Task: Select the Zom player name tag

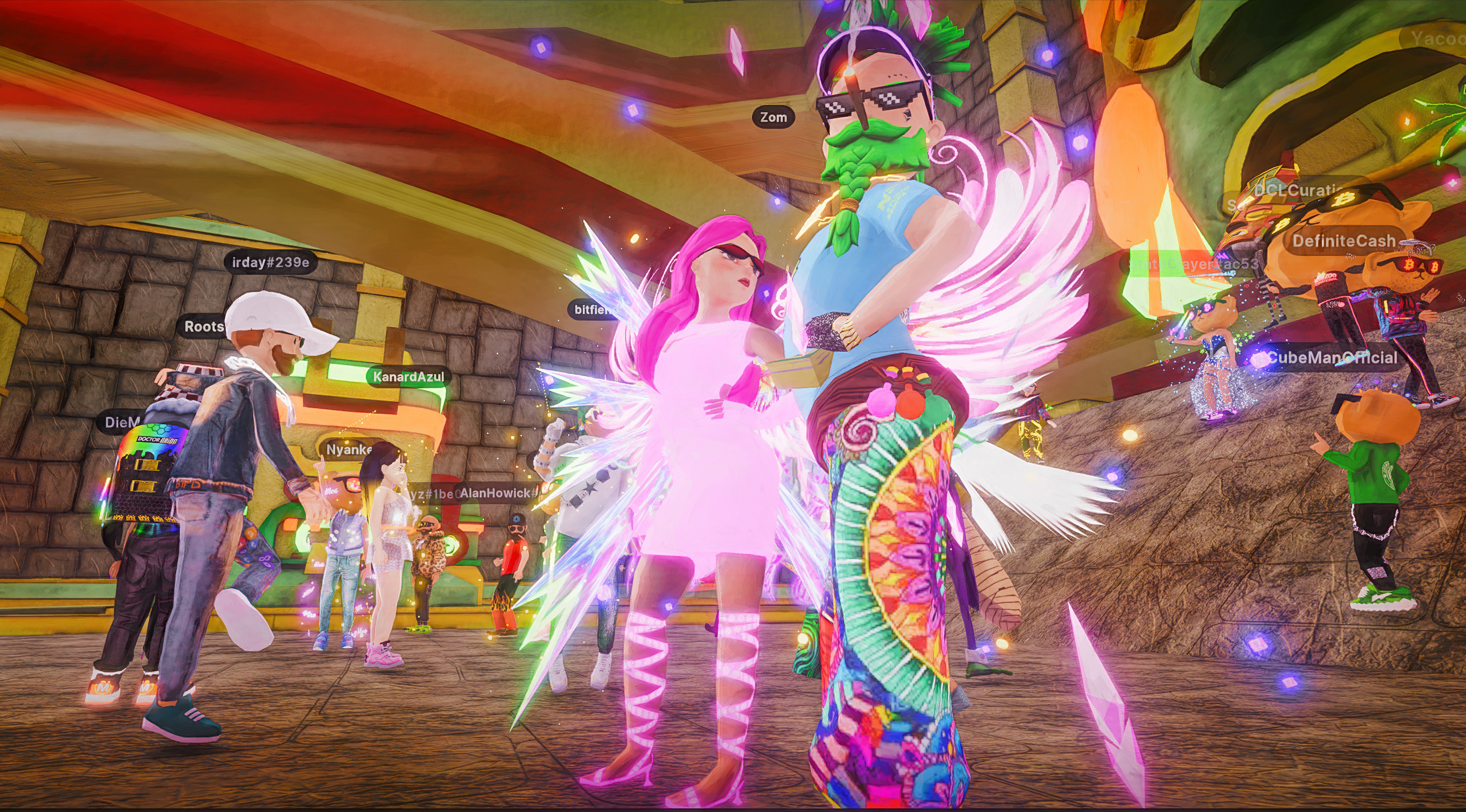Action: pyautogui.click(x=773, y=117)
